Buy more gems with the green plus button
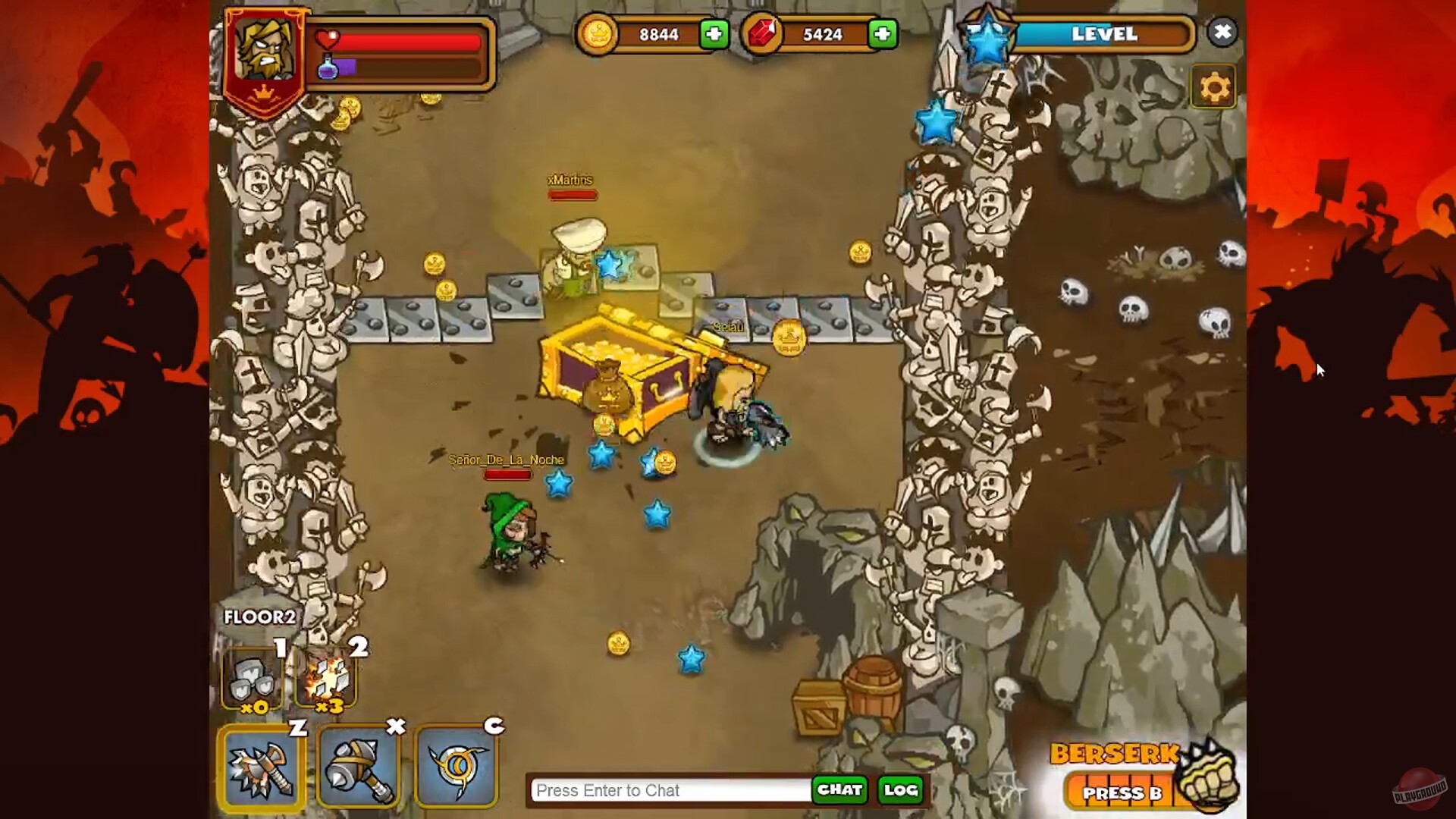1456x819 pixels. click(881, 34)
